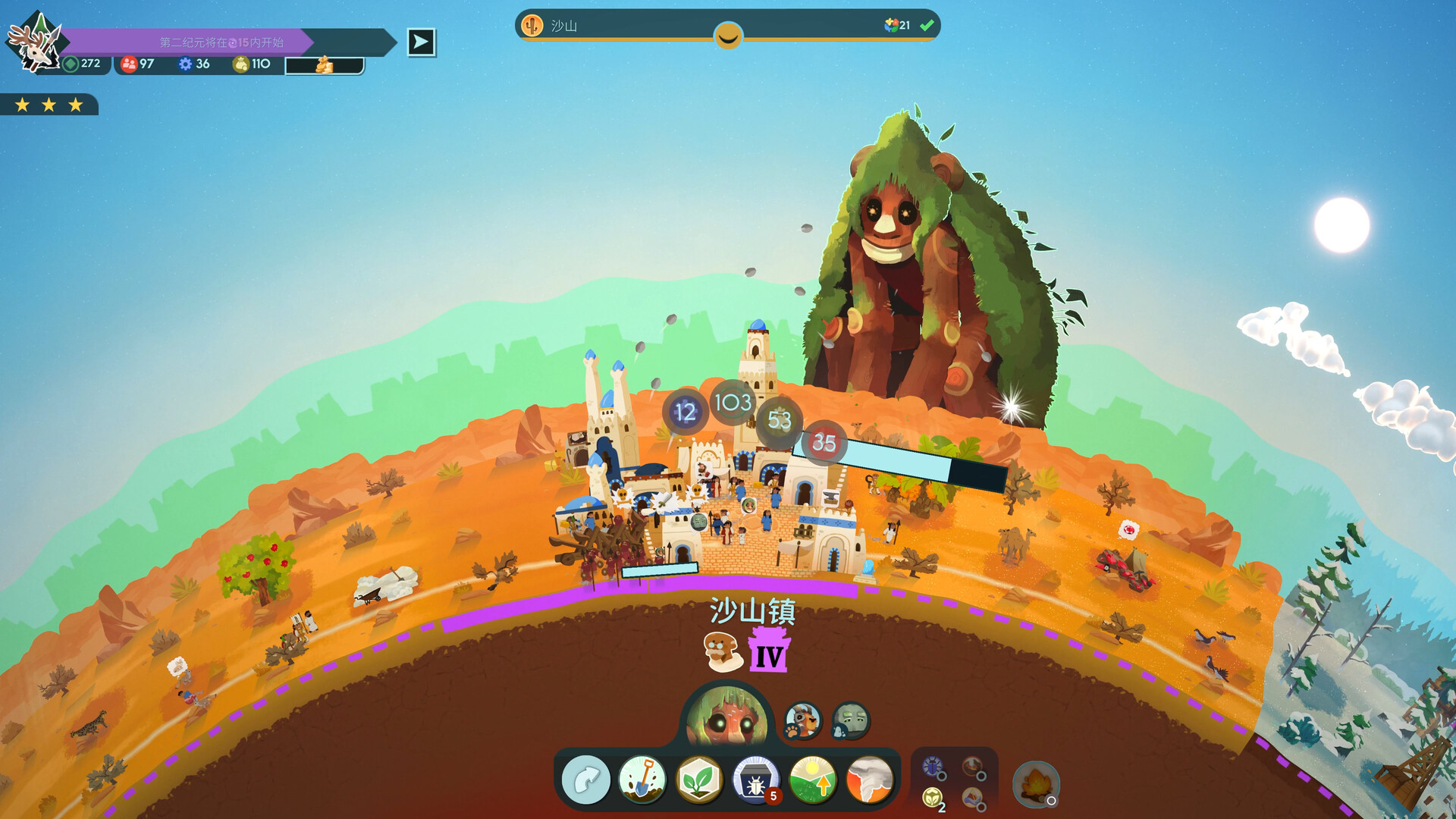Open the bug box ability with 5 charges
Image resolution: width=1456 pixels, height=819 pixels.
pyautogui.click(x=754, y=780)
